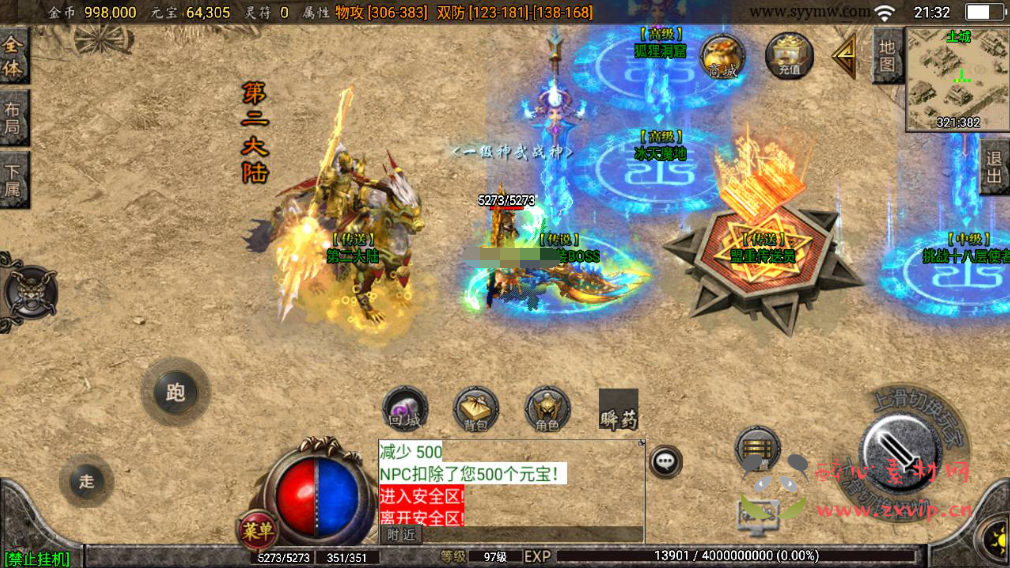Click the 土城 minimap
The width and height of the screenshot is (1010, 568).
pyautogui.click(x=957, y=80)
